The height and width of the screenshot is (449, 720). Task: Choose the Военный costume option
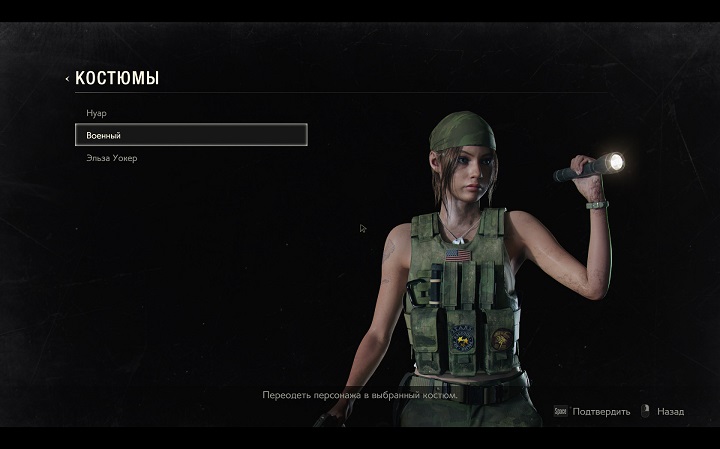coord(190,135)
